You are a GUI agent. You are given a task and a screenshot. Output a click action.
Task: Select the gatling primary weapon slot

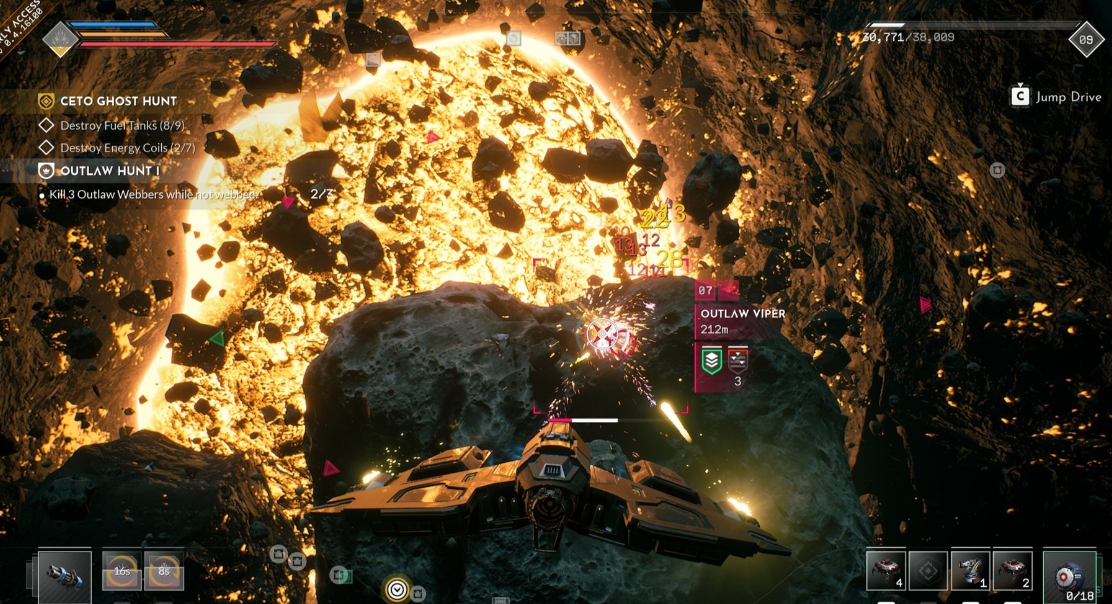pyautogui.click(x=65, y=578)
